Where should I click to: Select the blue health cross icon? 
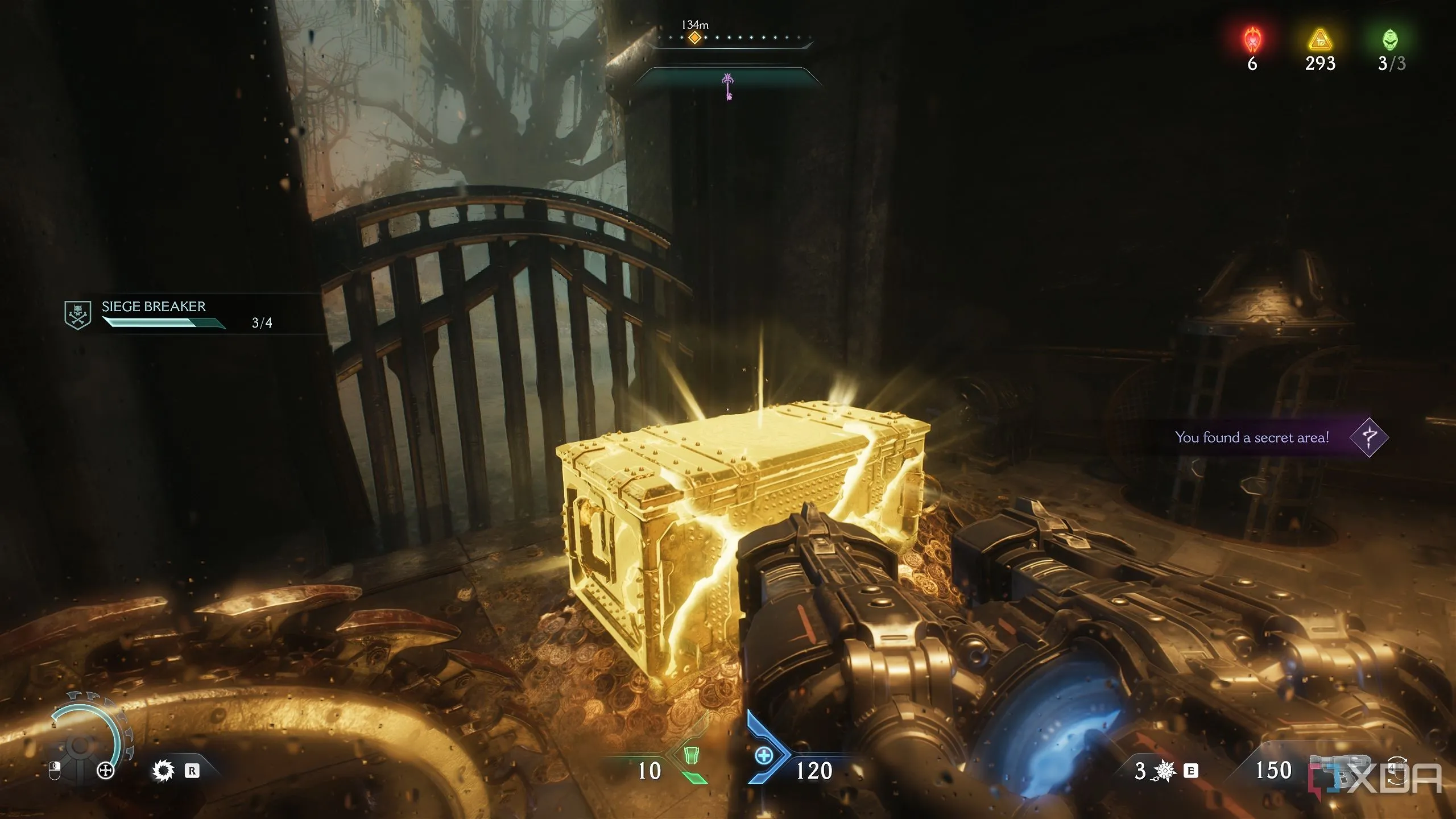pyautogui.click(x=763, y=756)
